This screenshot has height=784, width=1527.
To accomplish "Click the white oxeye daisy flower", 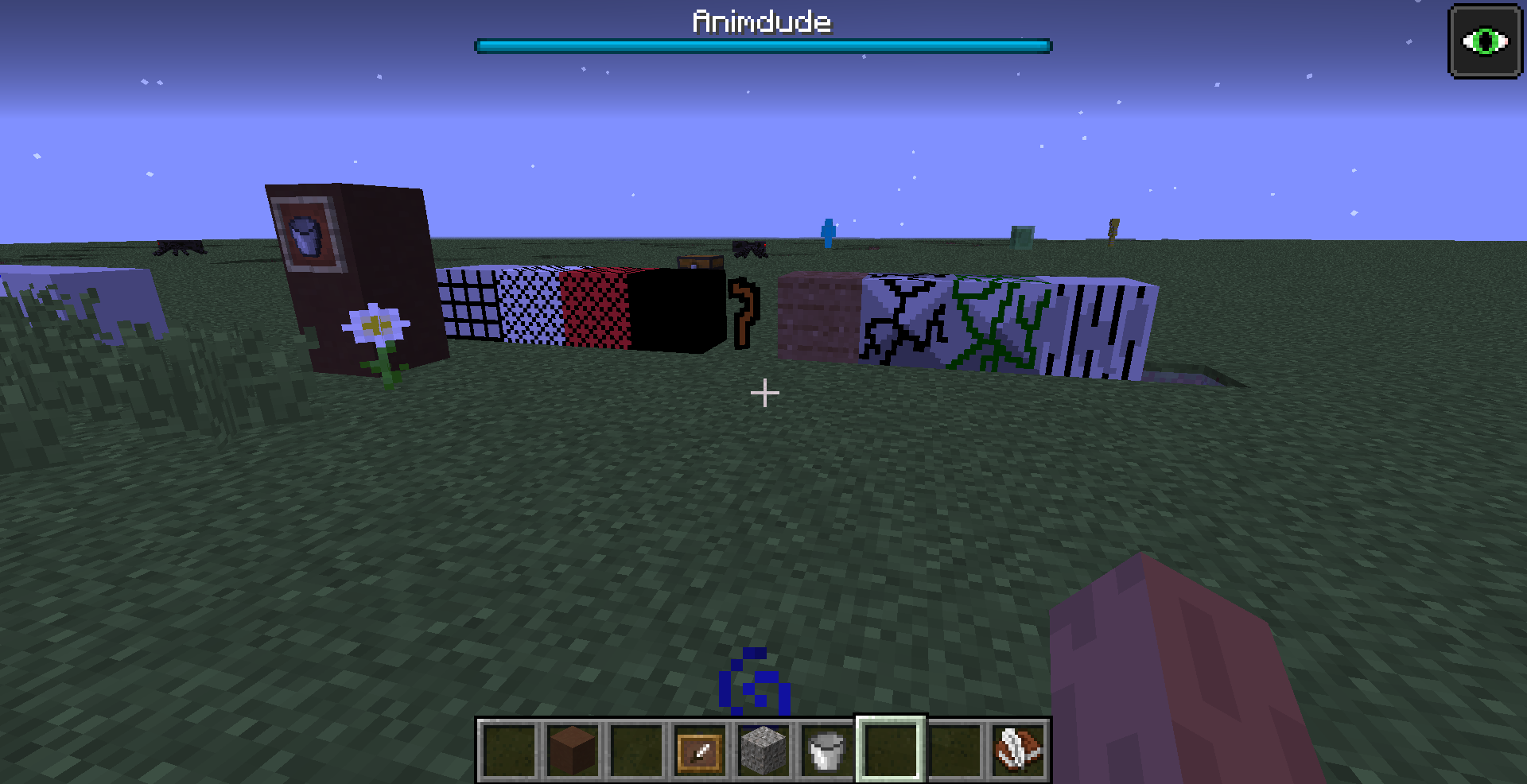I will pos(373,324).
